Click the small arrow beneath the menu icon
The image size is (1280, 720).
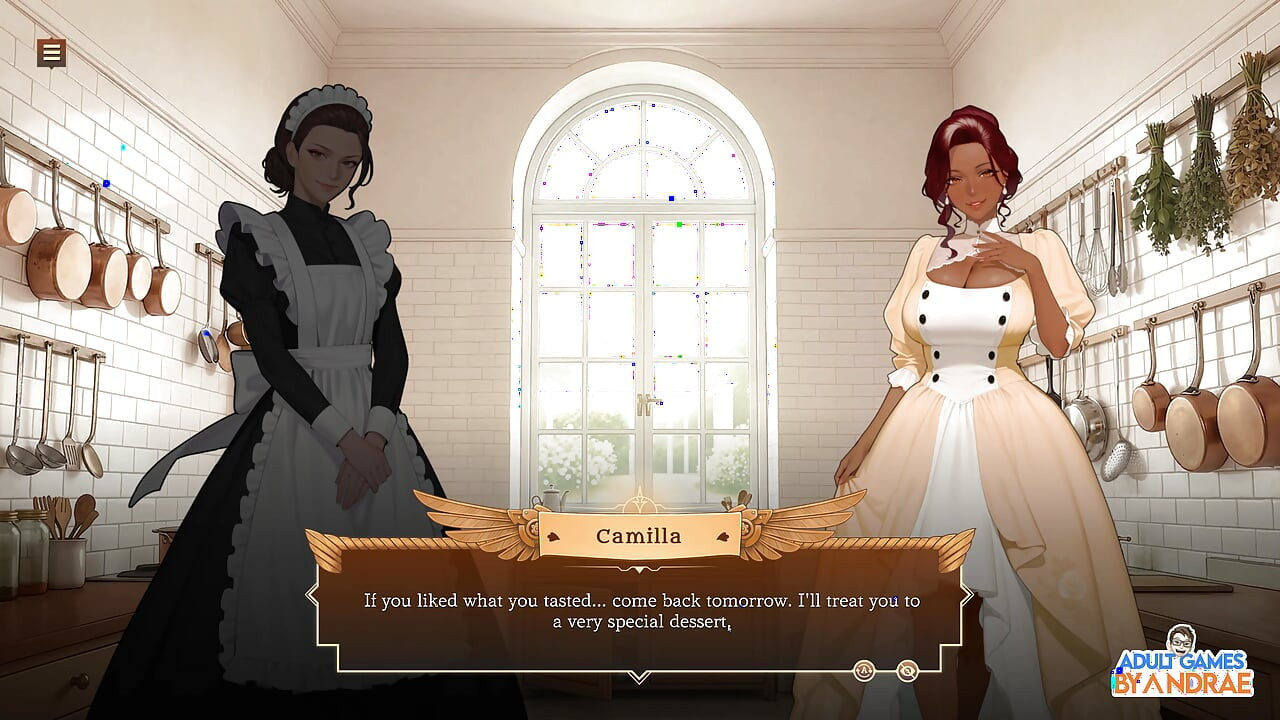click(x=52, y=68)
